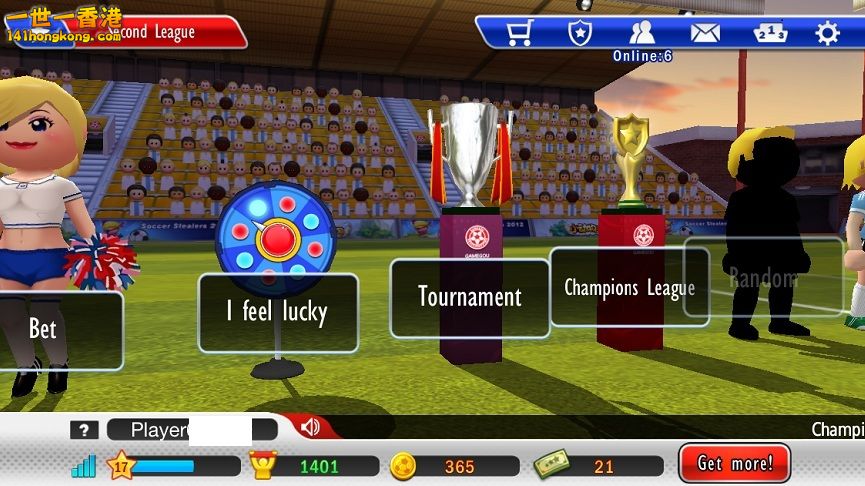
Task: Open the shopping cart store
Action: tap(519, 33)
